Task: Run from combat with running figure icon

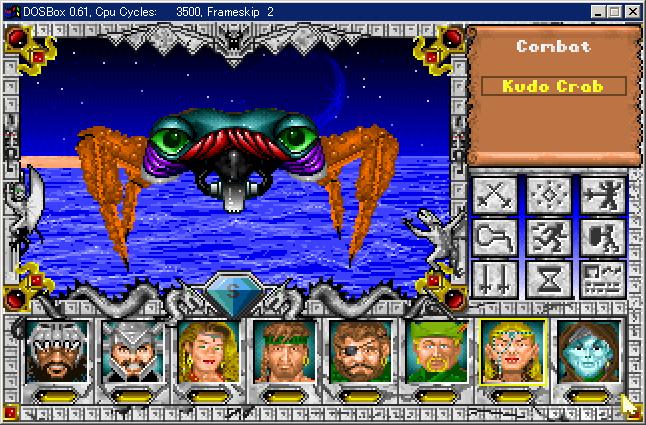Action: click(x=548, y=237)
